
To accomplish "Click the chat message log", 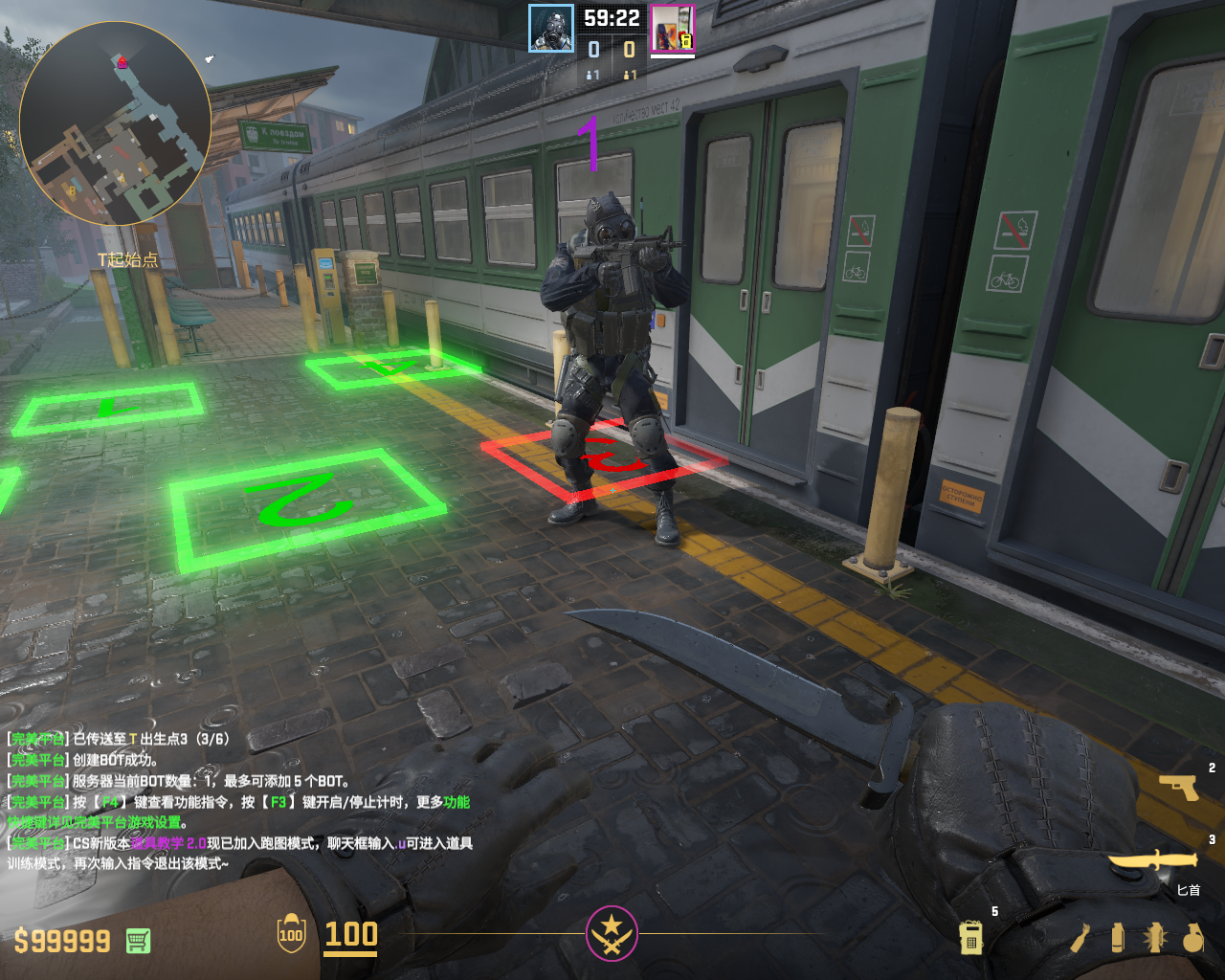I will (239, 801).
